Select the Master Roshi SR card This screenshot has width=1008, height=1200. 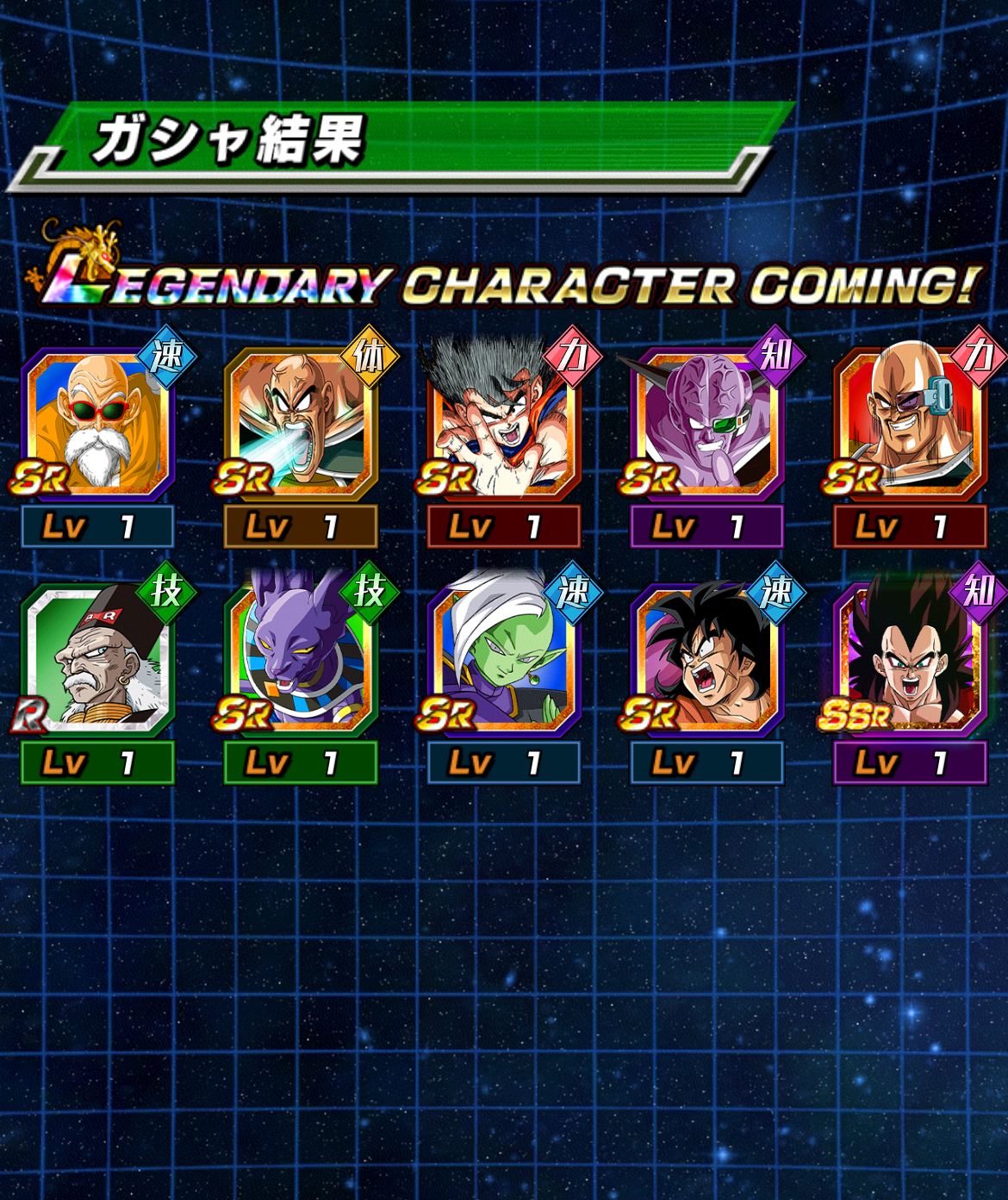point(97,424)
